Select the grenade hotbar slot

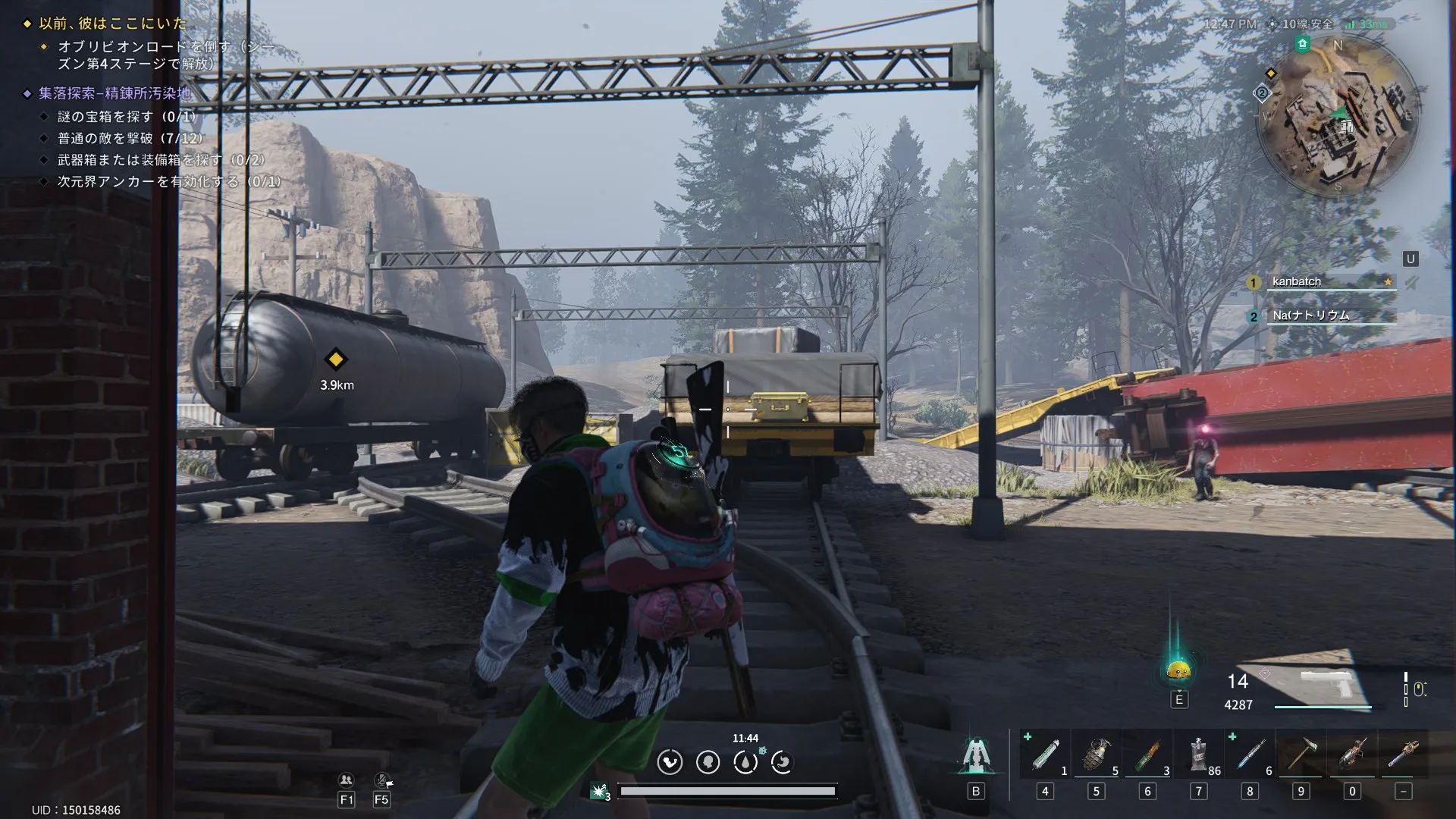[1096, 755]
